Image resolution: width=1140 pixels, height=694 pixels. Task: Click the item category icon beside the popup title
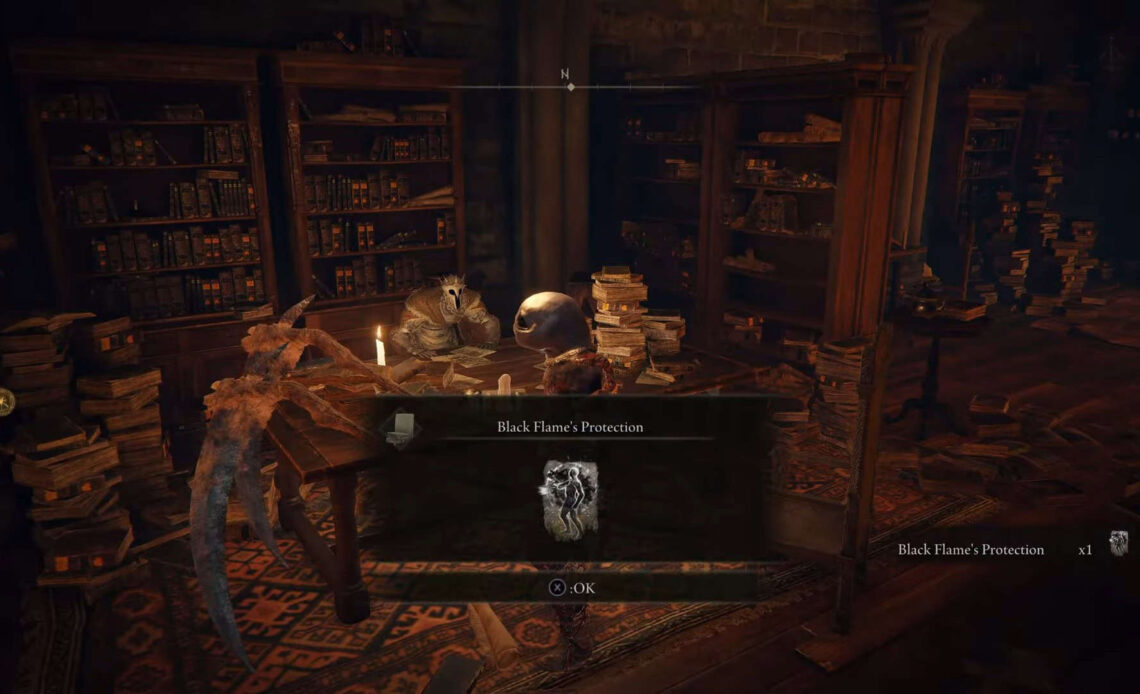click(x=401, y=427)
